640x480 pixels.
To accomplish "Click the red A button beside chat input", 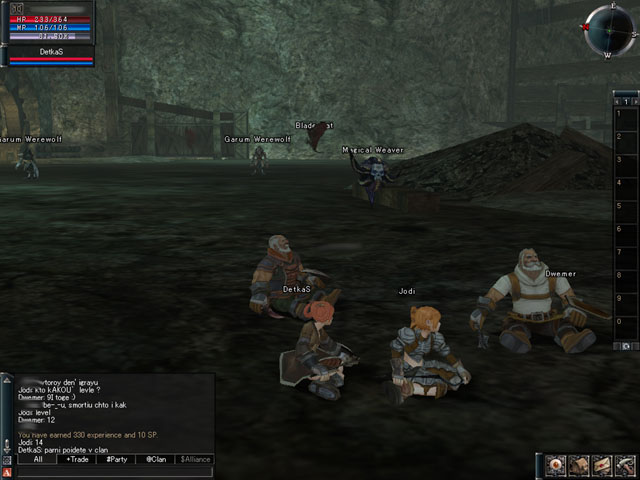I will point(7,472).
